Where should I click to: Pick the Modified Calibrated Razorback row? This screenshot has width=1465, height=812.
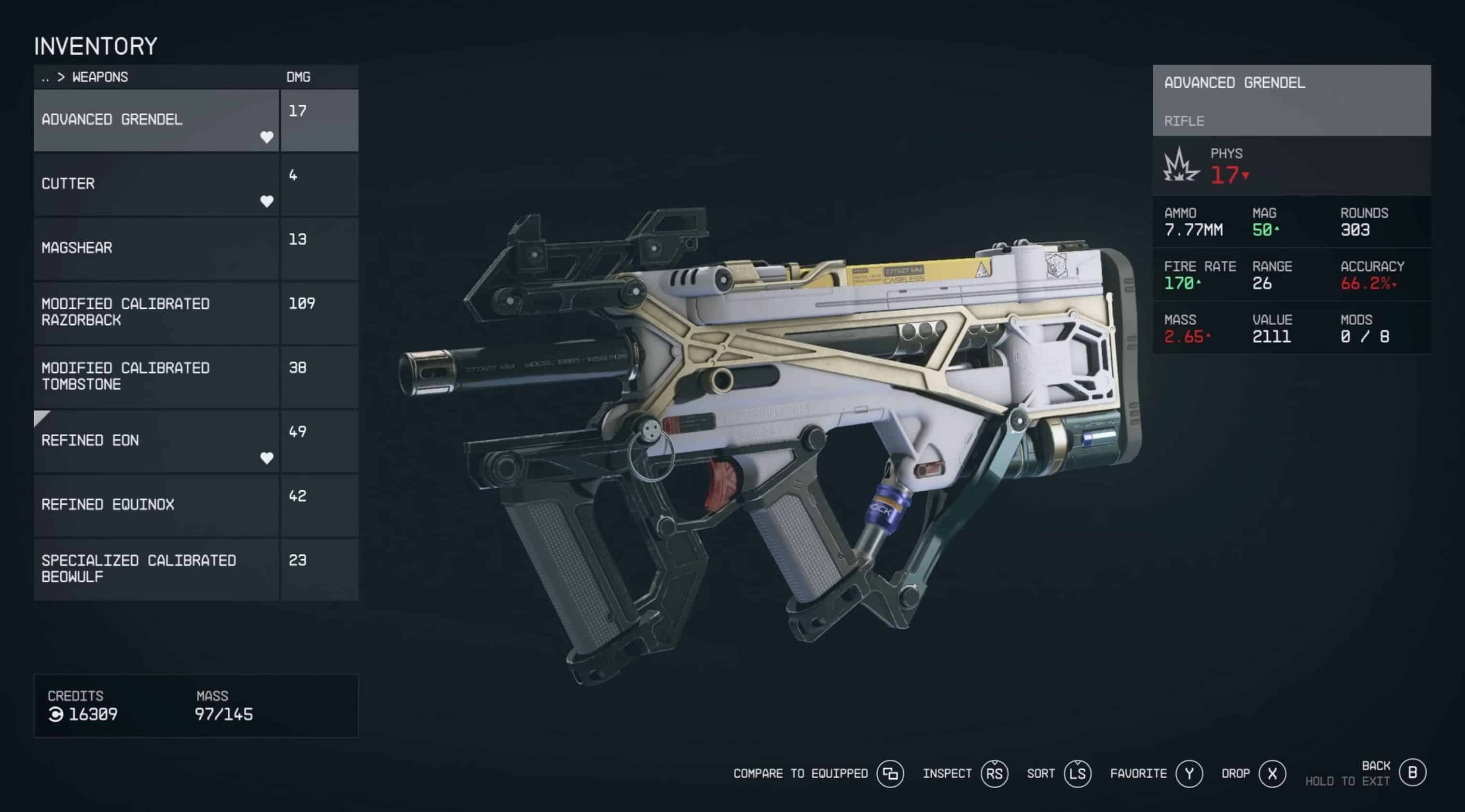click(x=156, y=312)
